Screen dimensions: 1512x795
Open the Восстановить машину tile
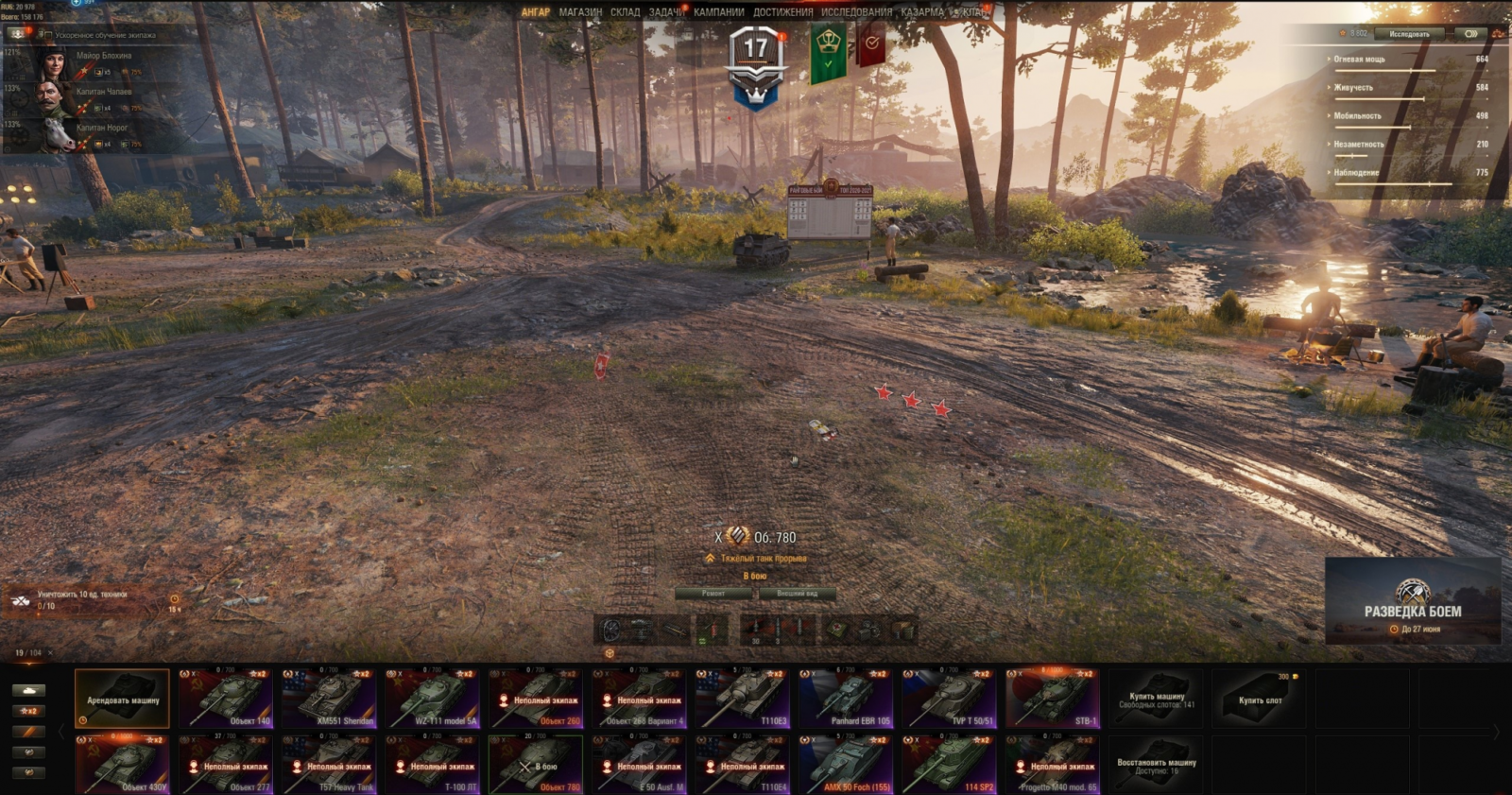1156,766
